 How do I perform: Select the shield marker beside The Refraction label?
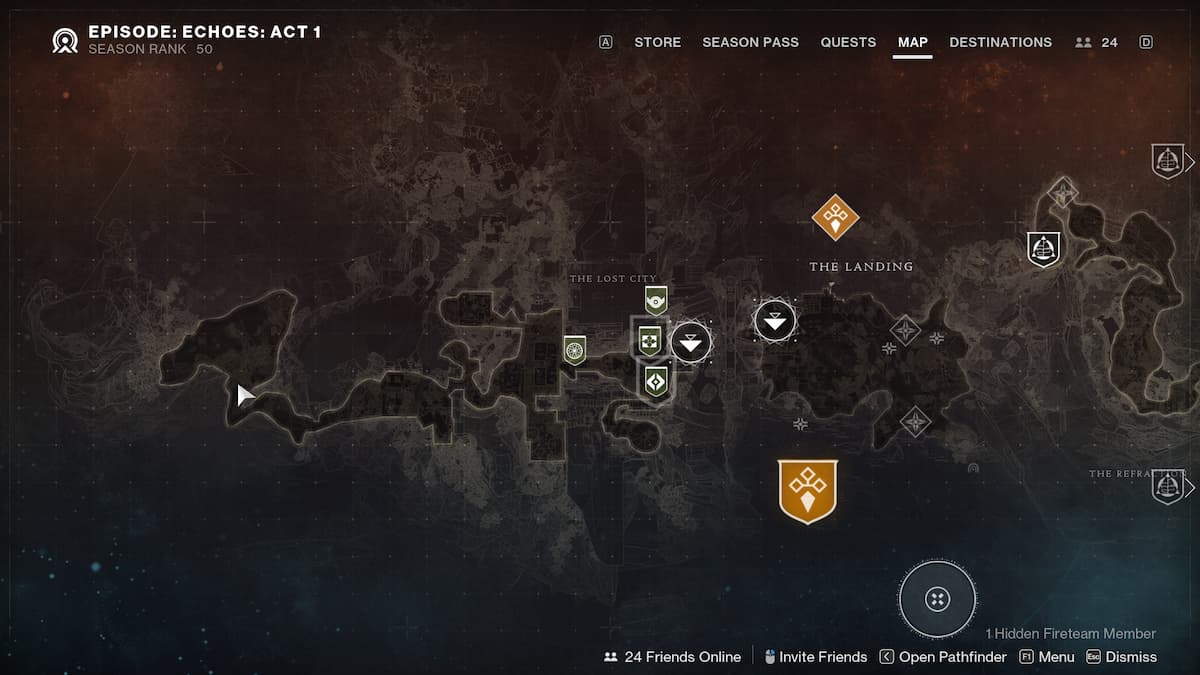click(x=1167, y=486)
